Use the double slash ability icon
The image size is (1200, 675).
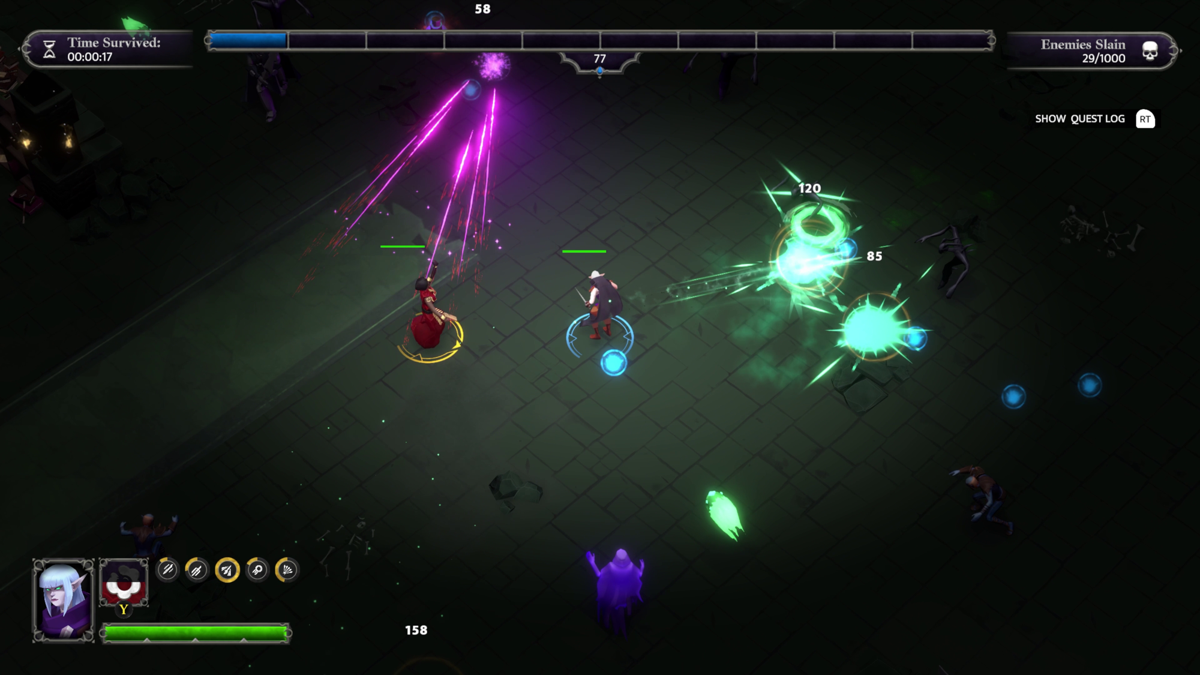tap(167, 569)
